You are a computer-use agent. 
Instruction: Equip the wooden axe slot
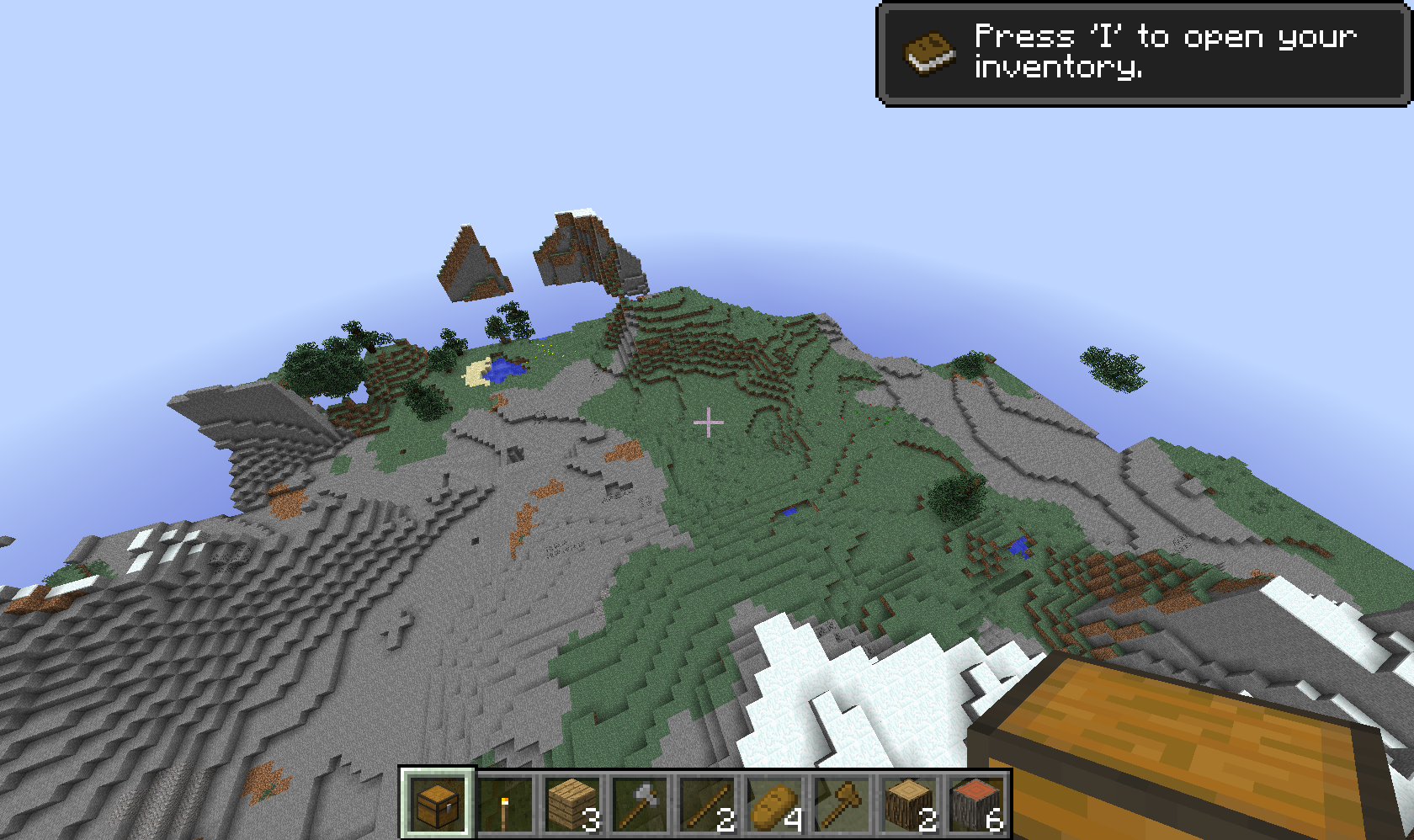(x=842, y=804)
